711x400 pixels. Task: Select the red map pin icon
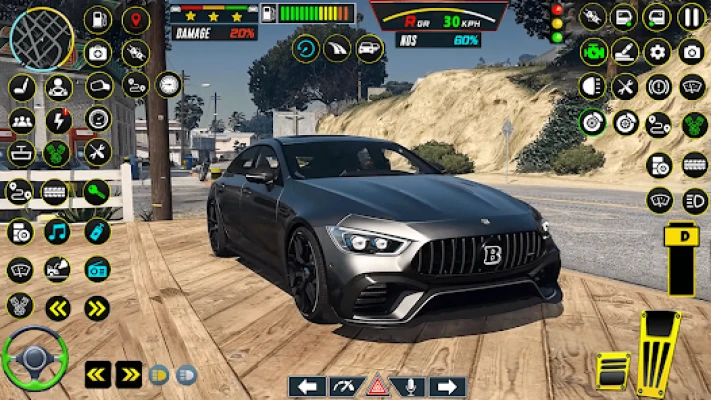(135, 18)
